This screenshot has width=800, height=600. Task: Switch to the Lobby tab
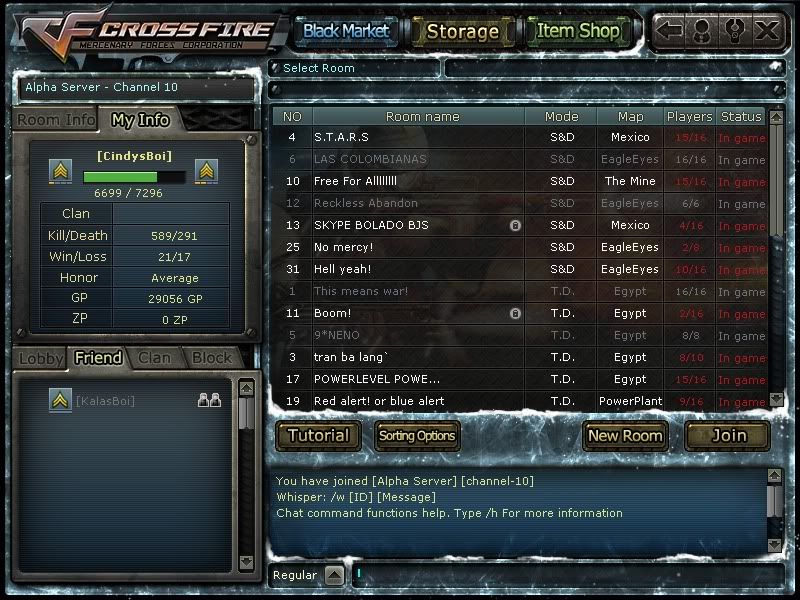pos(41,358)
